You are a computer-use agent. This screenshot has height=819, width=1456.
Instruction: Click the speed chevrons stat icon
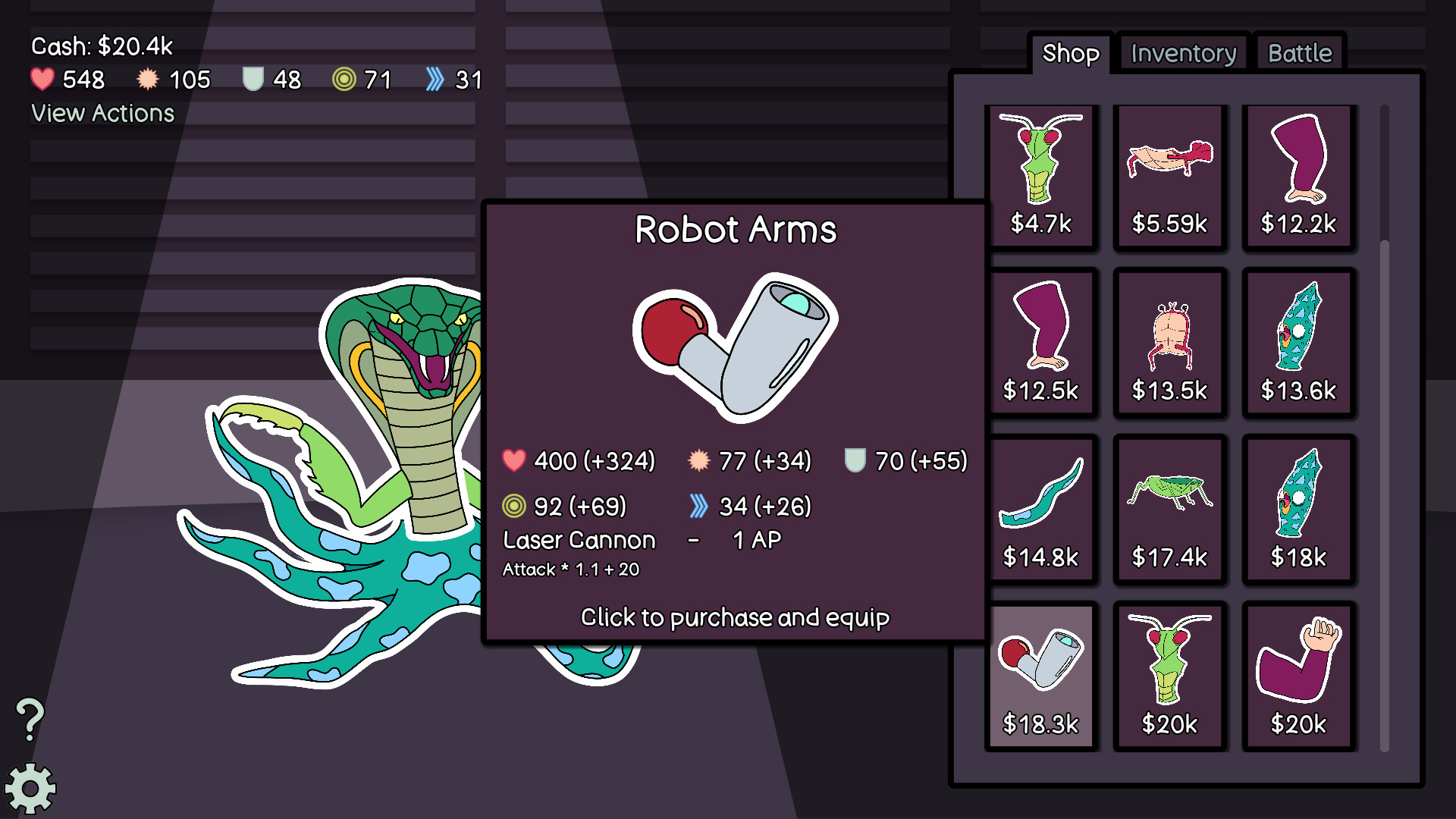click(x=435, y=79)
